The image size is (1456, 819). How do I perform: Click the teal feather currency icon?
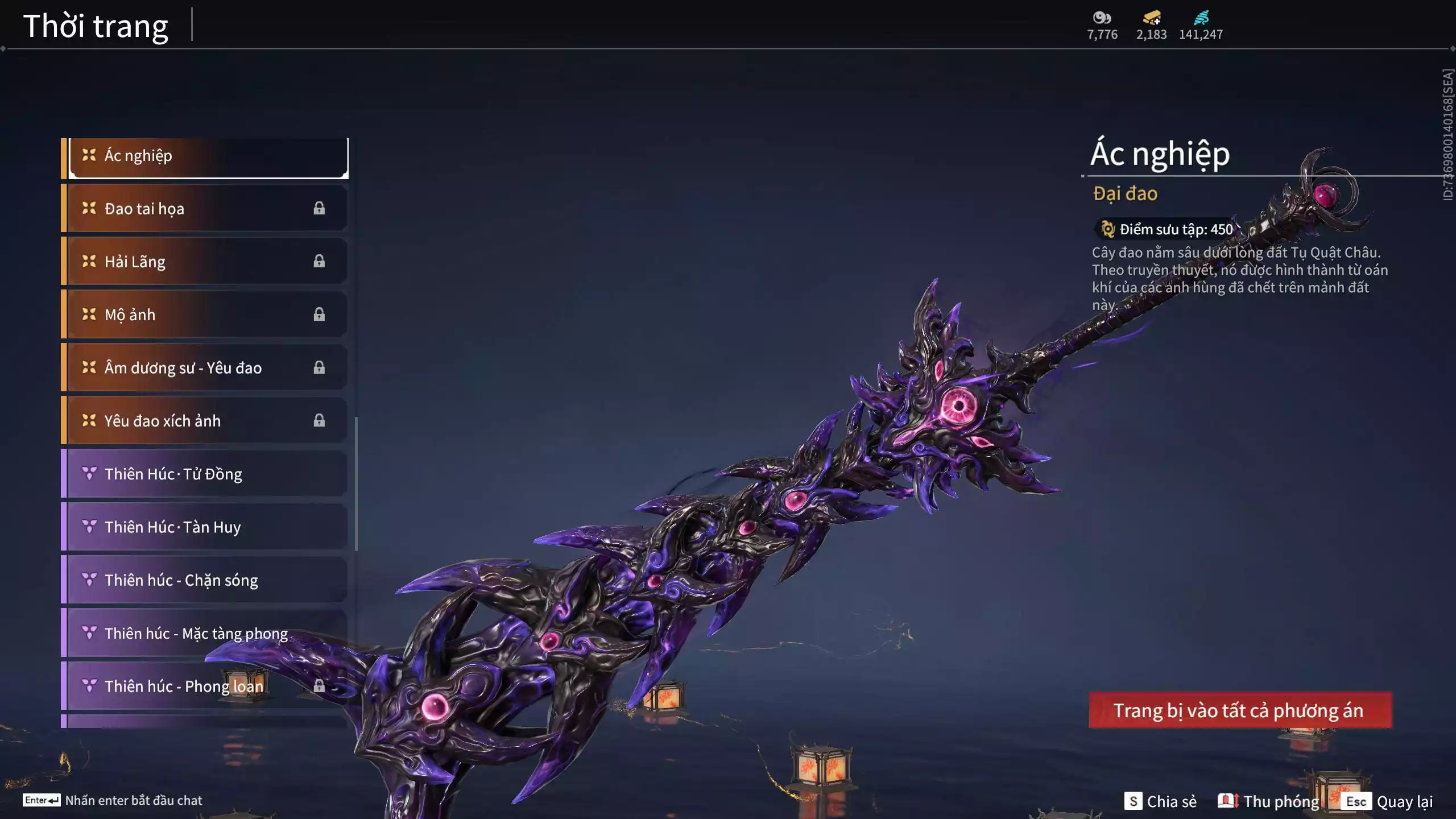point(1201,18)
